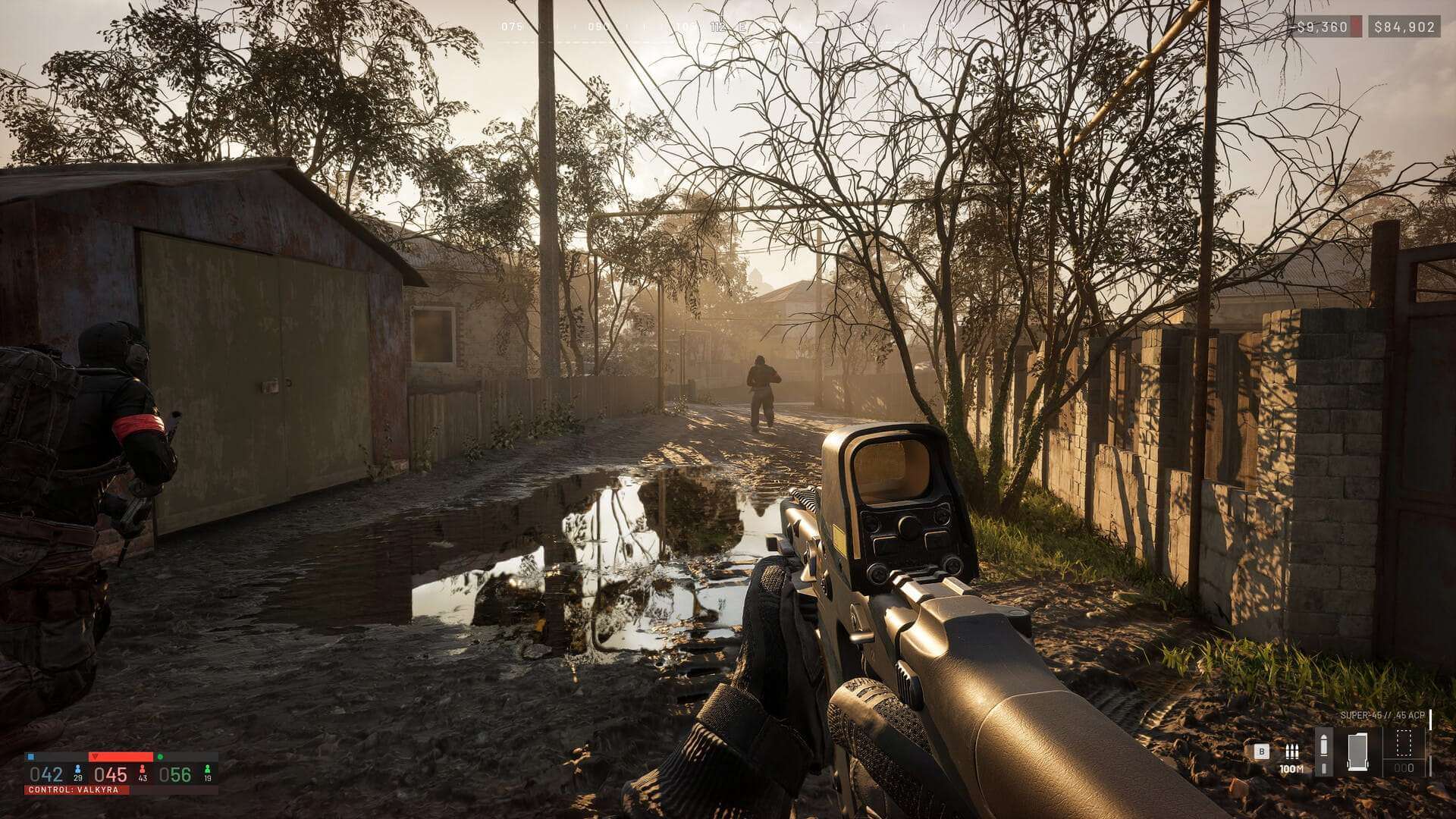Screen dimensions: 1456x819
Task: Expand the CONTROL: VALKYRA objective banner
Action: [73, 790]
